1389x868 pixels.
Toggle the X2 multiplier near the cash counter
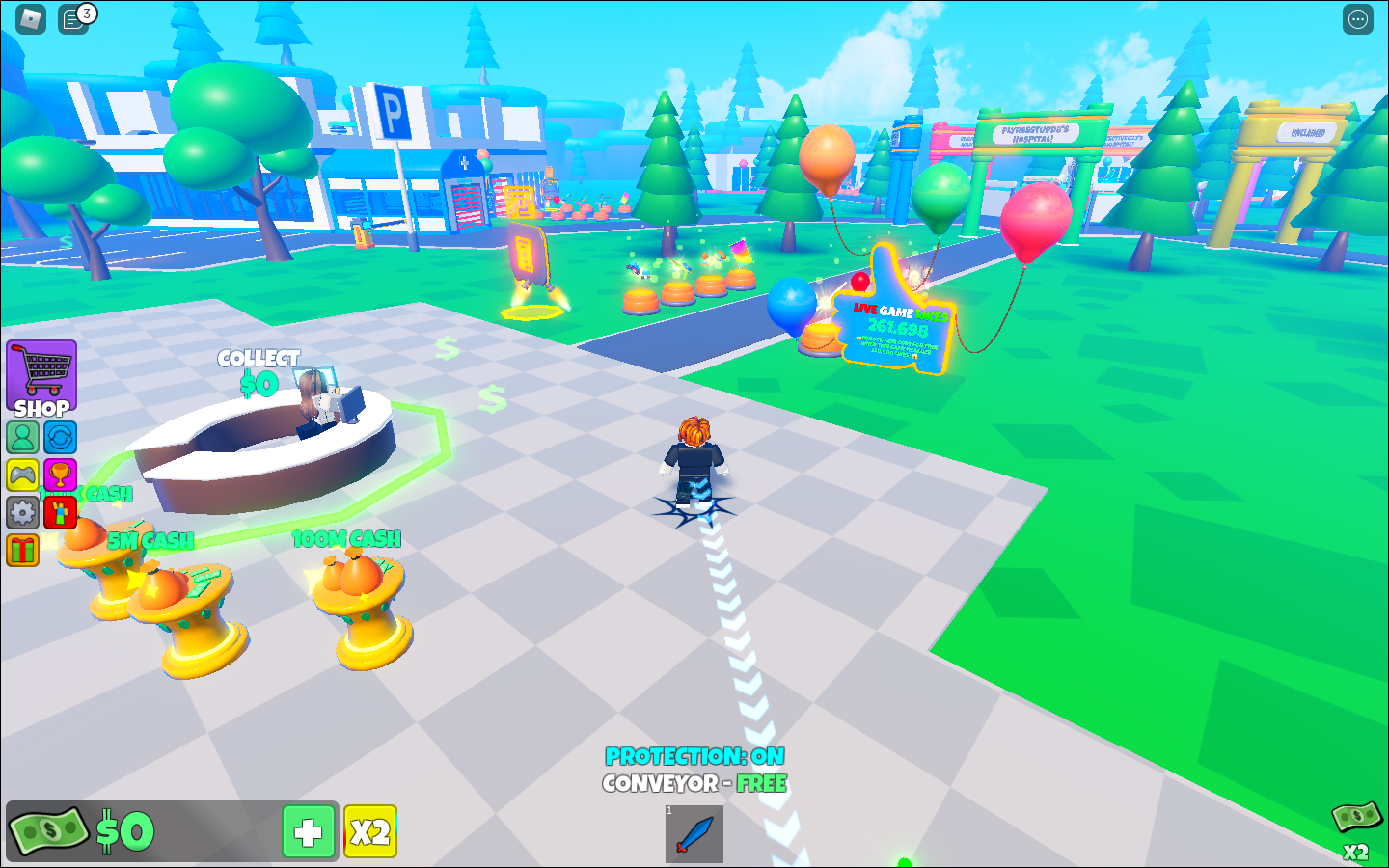[369, 831]
